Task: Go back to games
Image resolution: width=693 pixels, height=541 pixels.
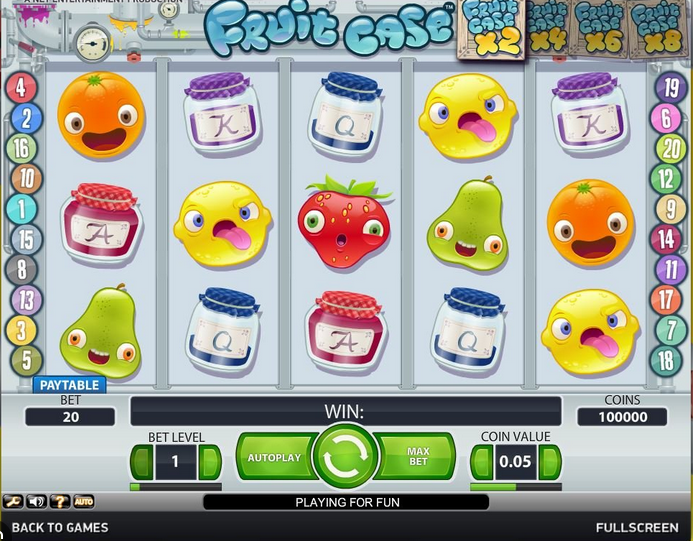Action: point(60,527)
